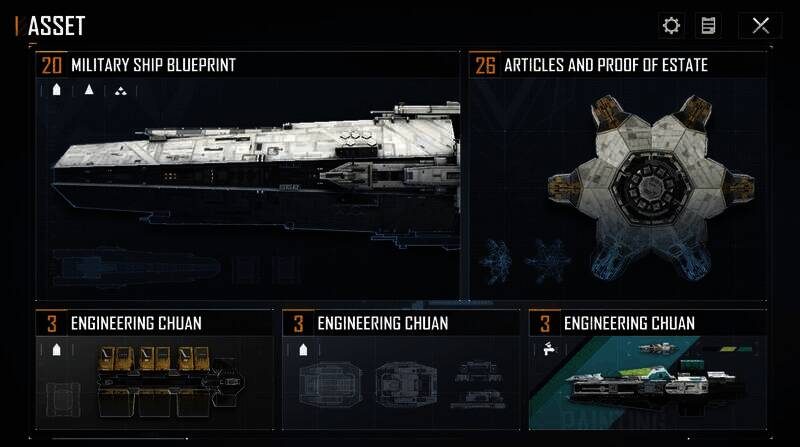This screenshot has width=800, height=447.
Task: Close the Asset screen
Action: pyautogui.click(x=760, y=26)
